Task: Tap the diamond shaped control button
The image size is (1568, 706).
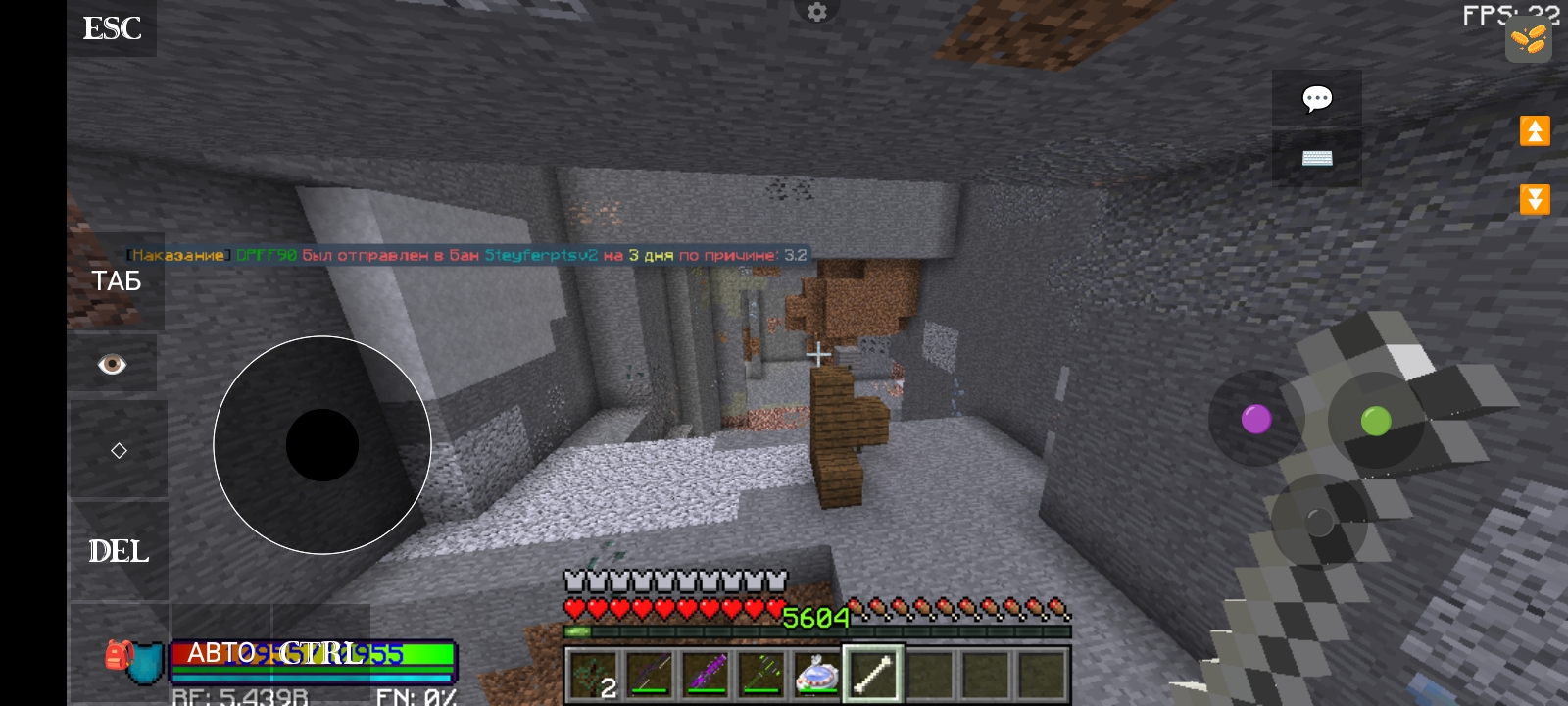Action: pyautogui.click(x=119, y=450)
